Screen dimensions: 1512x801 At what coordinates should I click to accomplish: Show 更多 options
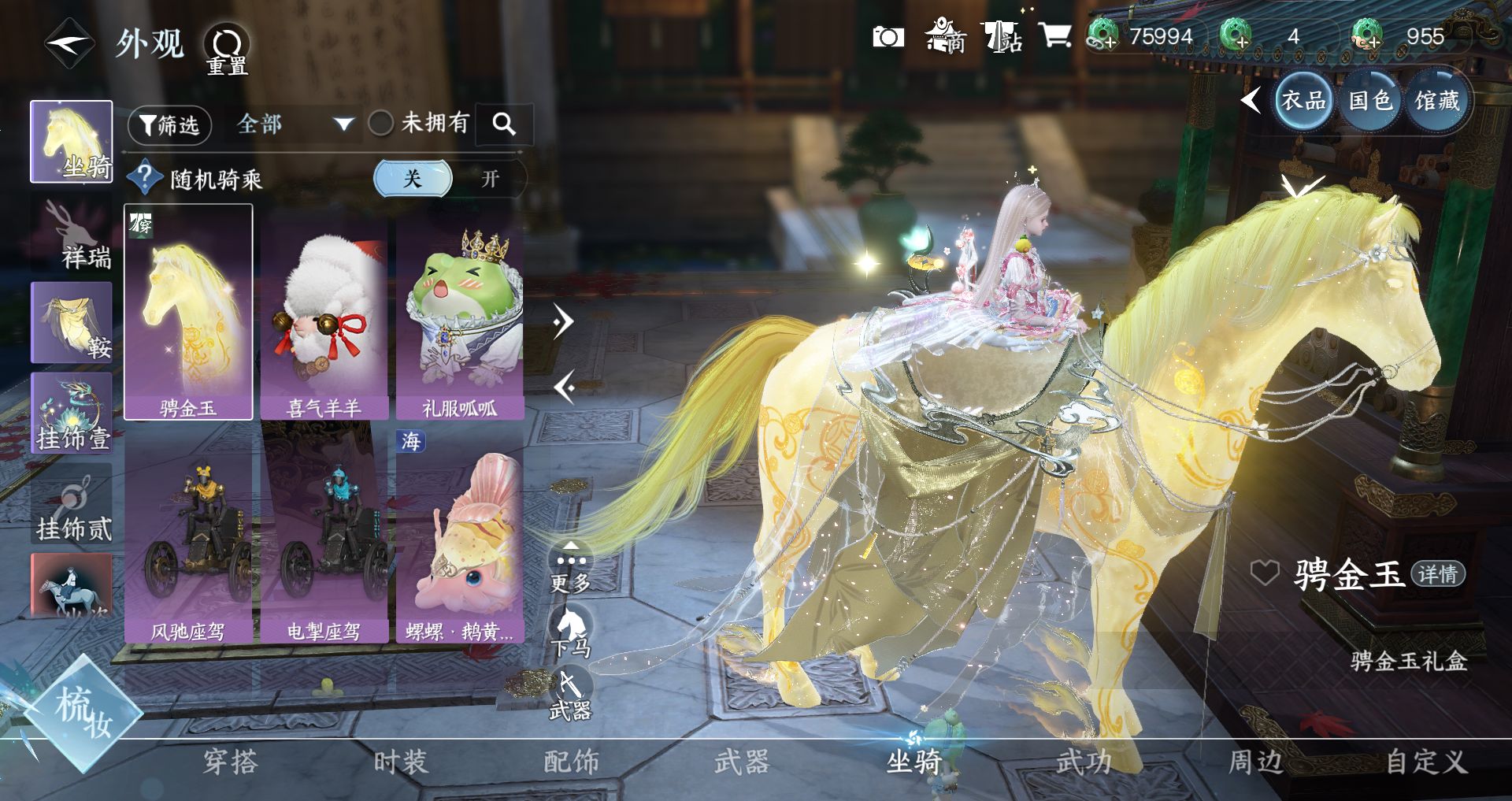pos(571,569)
